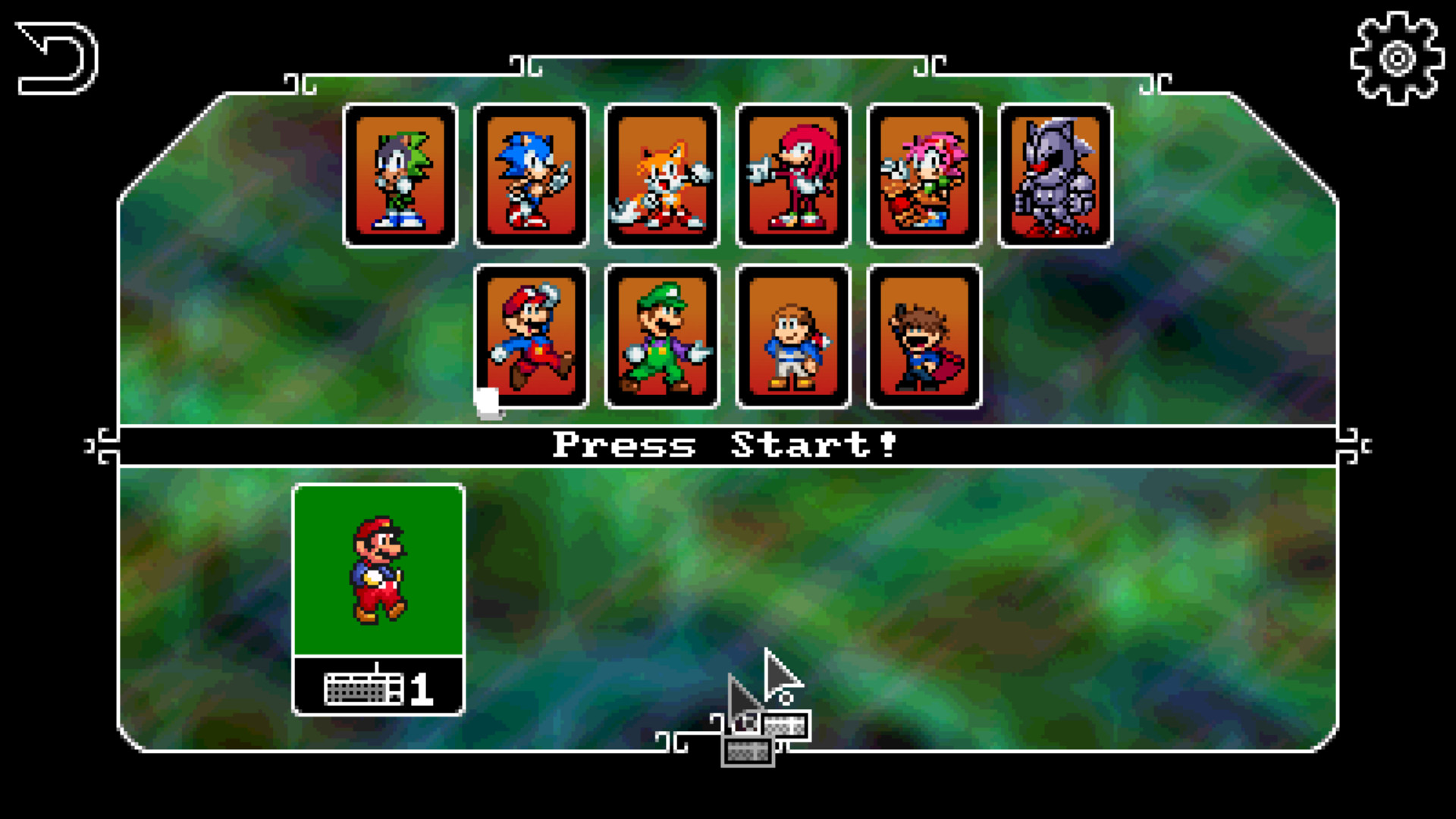
Task: Choose Amy Rose's portrait
Action: 924,176
